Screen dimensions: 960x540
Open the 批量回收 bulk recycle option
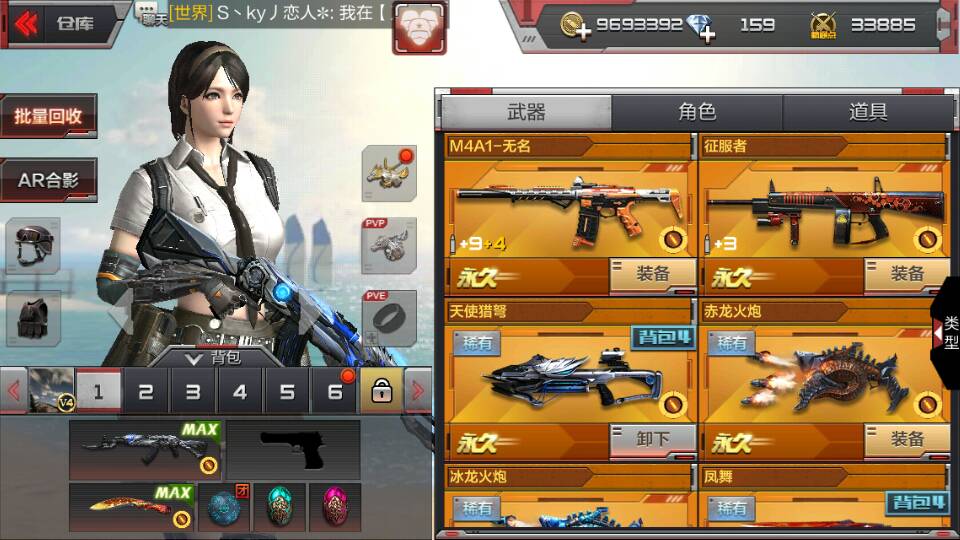pyautogui.click(x=48, y=117)
